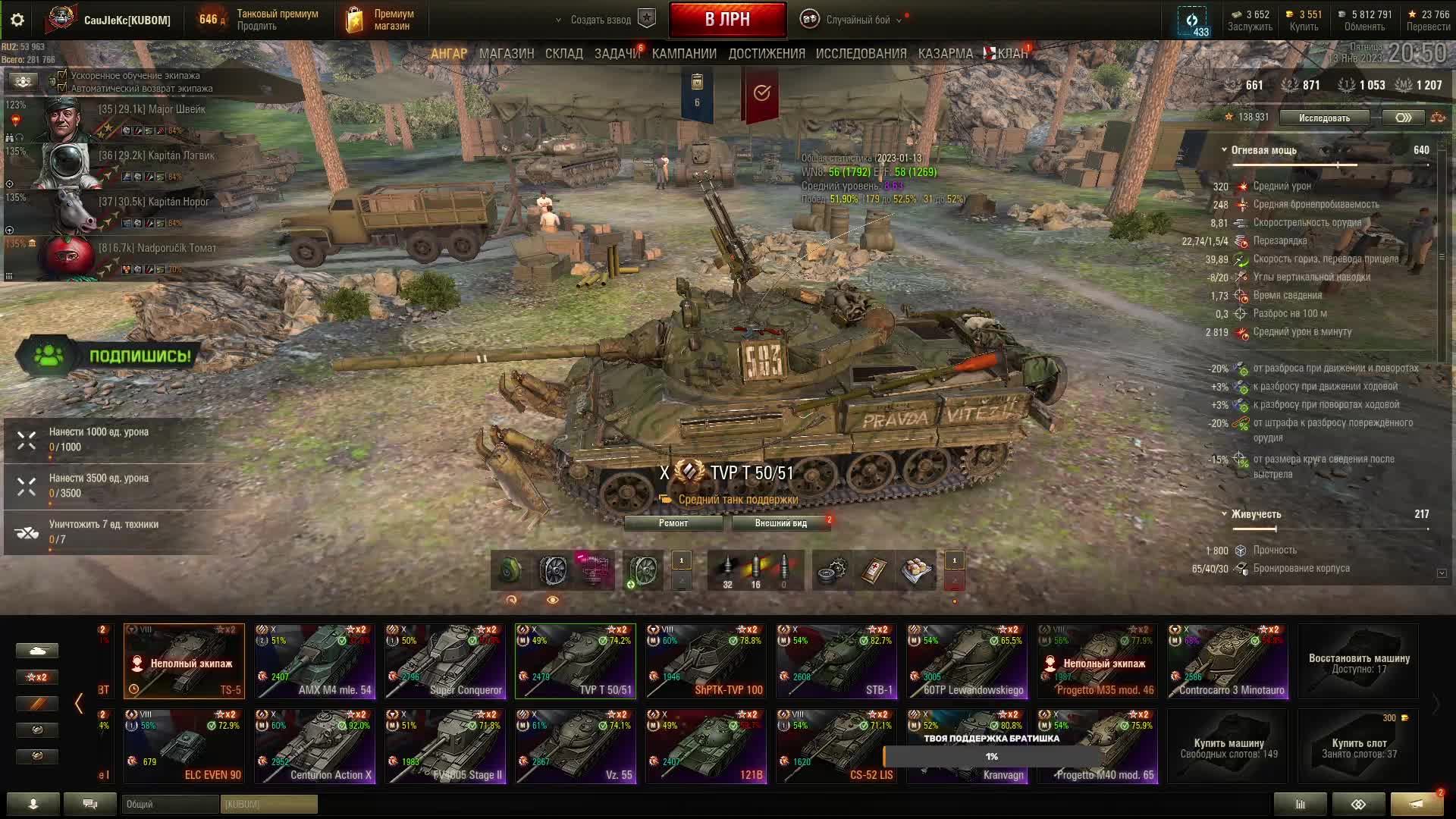The image size is (1456, 819).
Task: Click the Ремонт button
Action: pos(673,523)
